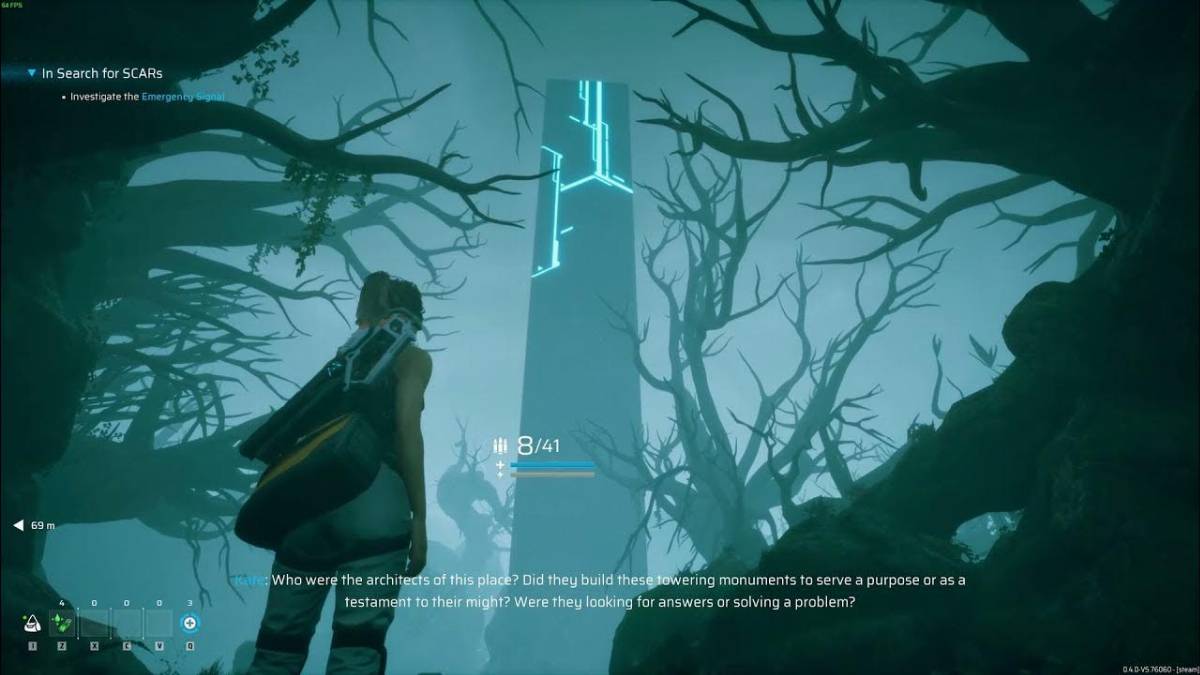
Task: Open the inventory bag icon
Action: (x=32, y=623)
